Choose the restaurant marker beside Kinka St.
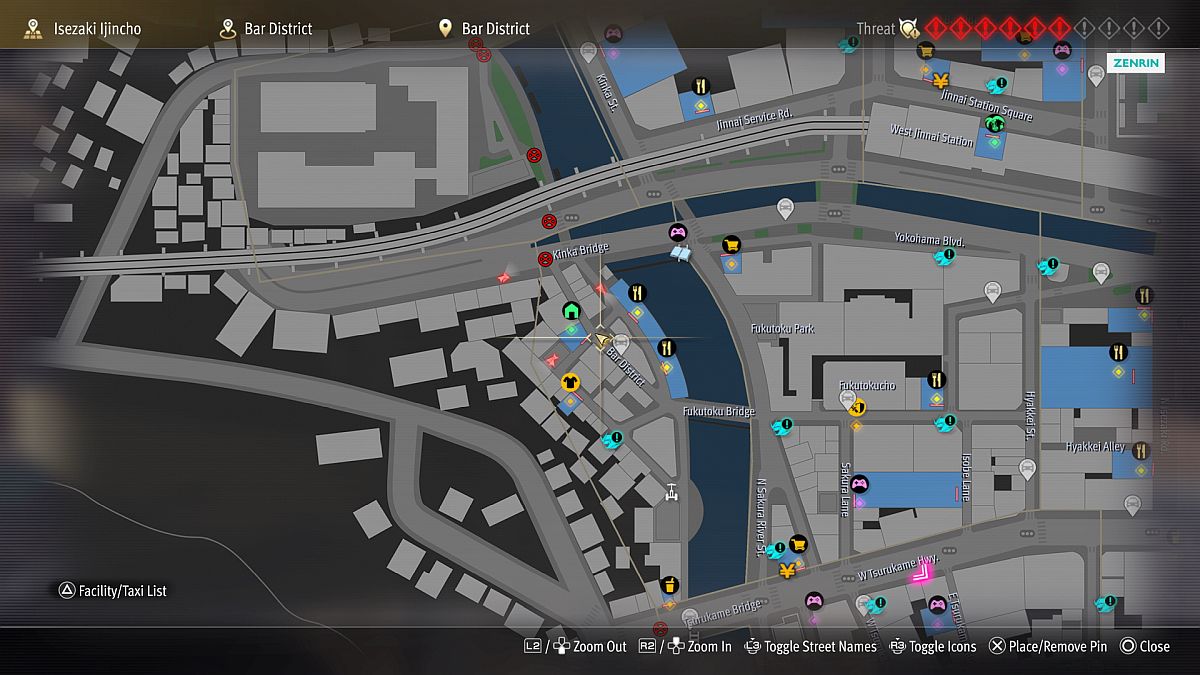 [700, 86]
